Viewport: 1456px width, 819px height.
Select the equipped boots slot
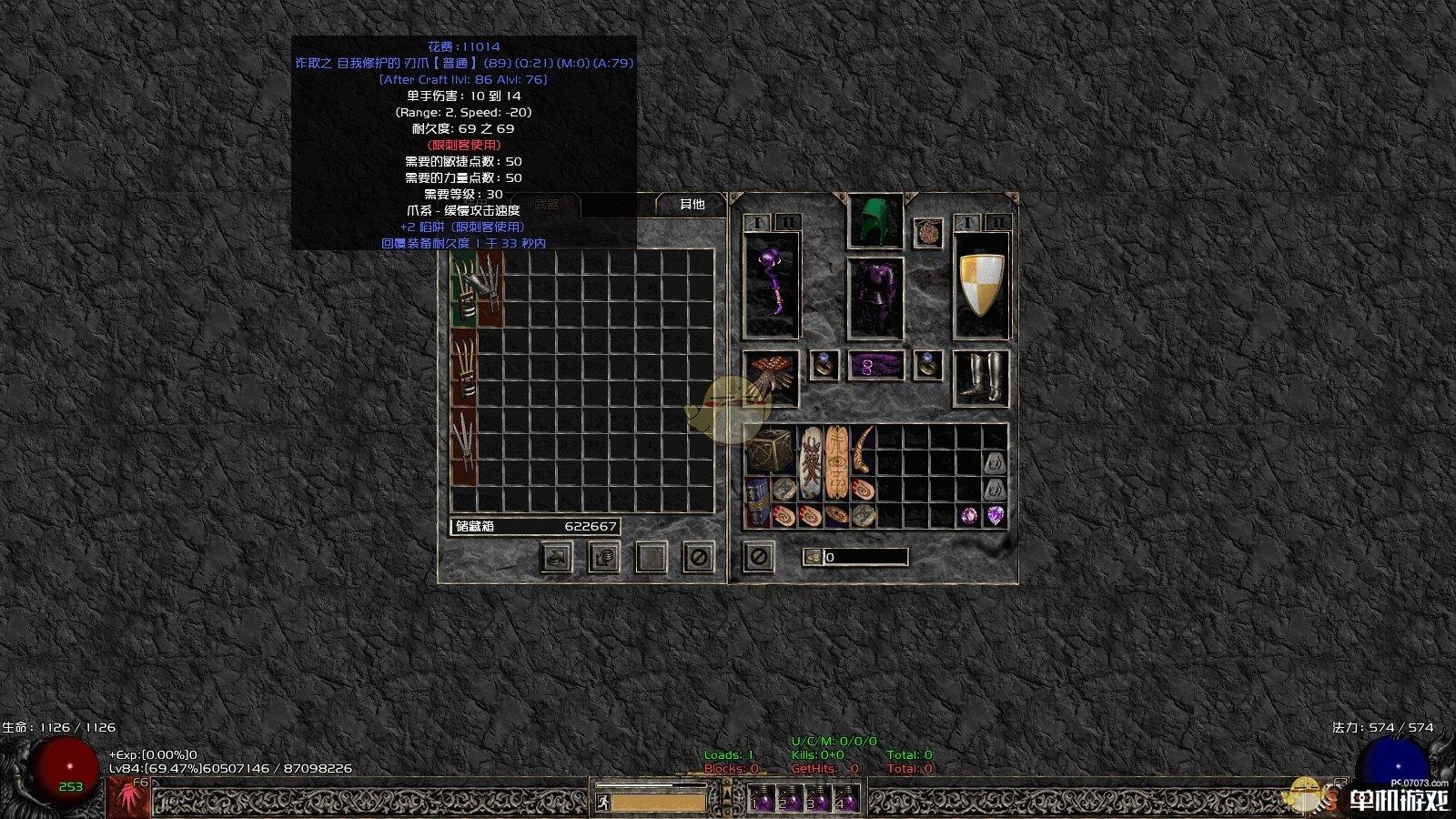coord(981,377)
